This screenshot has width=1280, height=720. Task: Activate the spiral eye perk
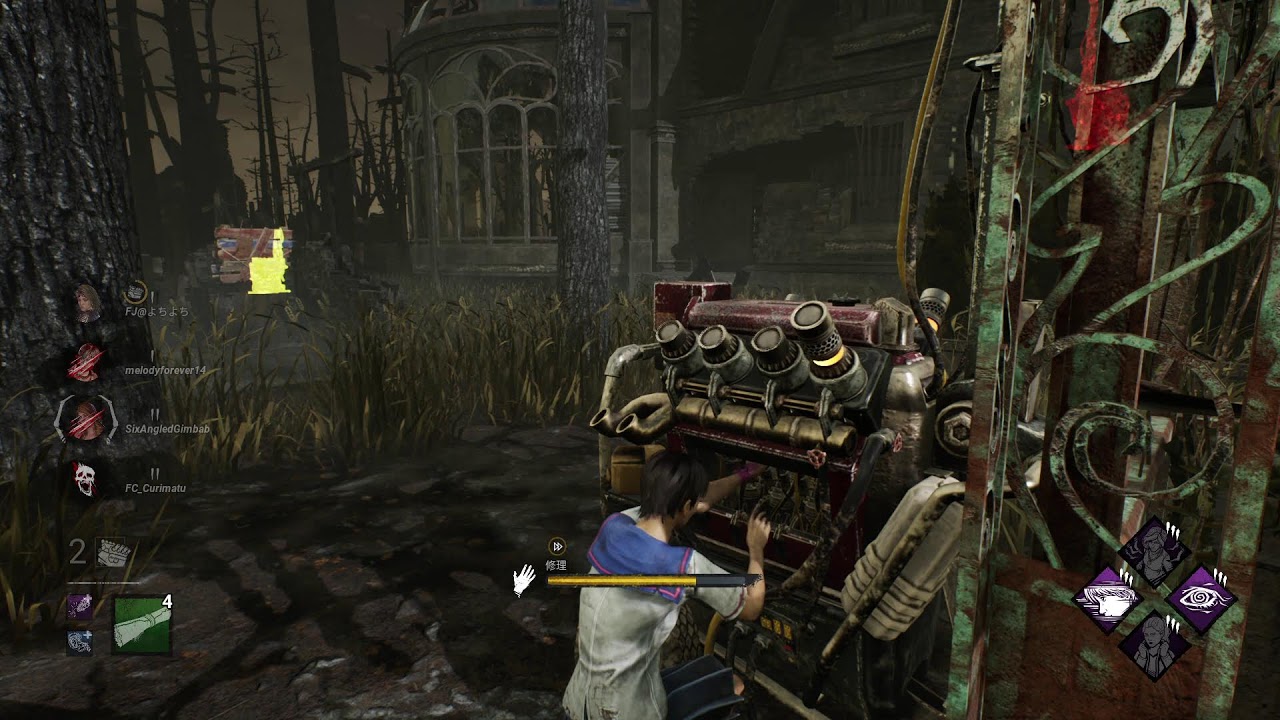(1201, 599)
